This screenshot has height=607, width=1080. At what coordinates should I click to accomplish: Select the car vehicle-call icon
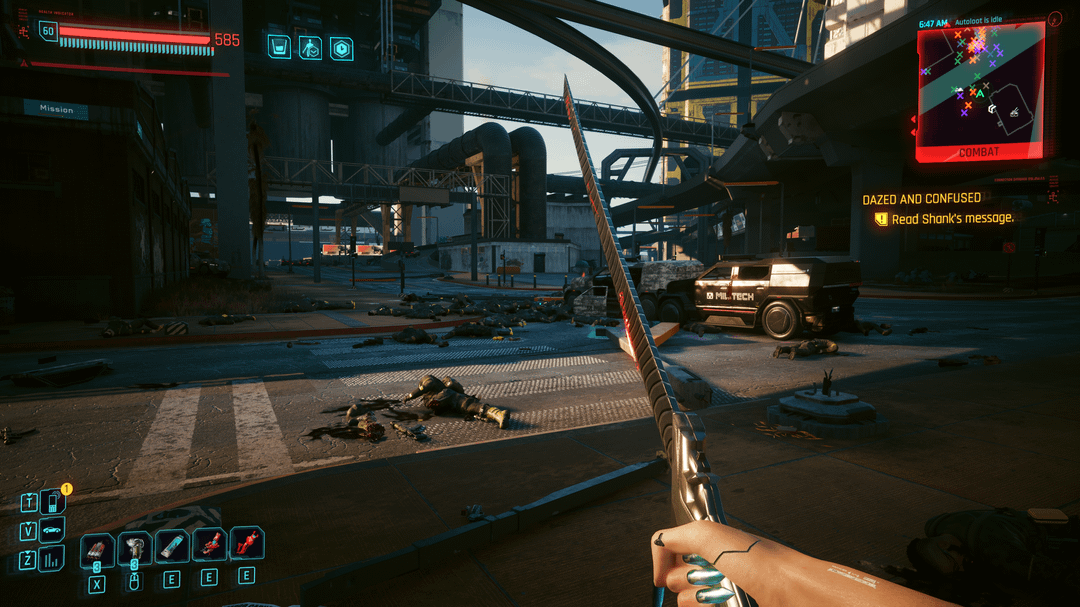point(52,530)
